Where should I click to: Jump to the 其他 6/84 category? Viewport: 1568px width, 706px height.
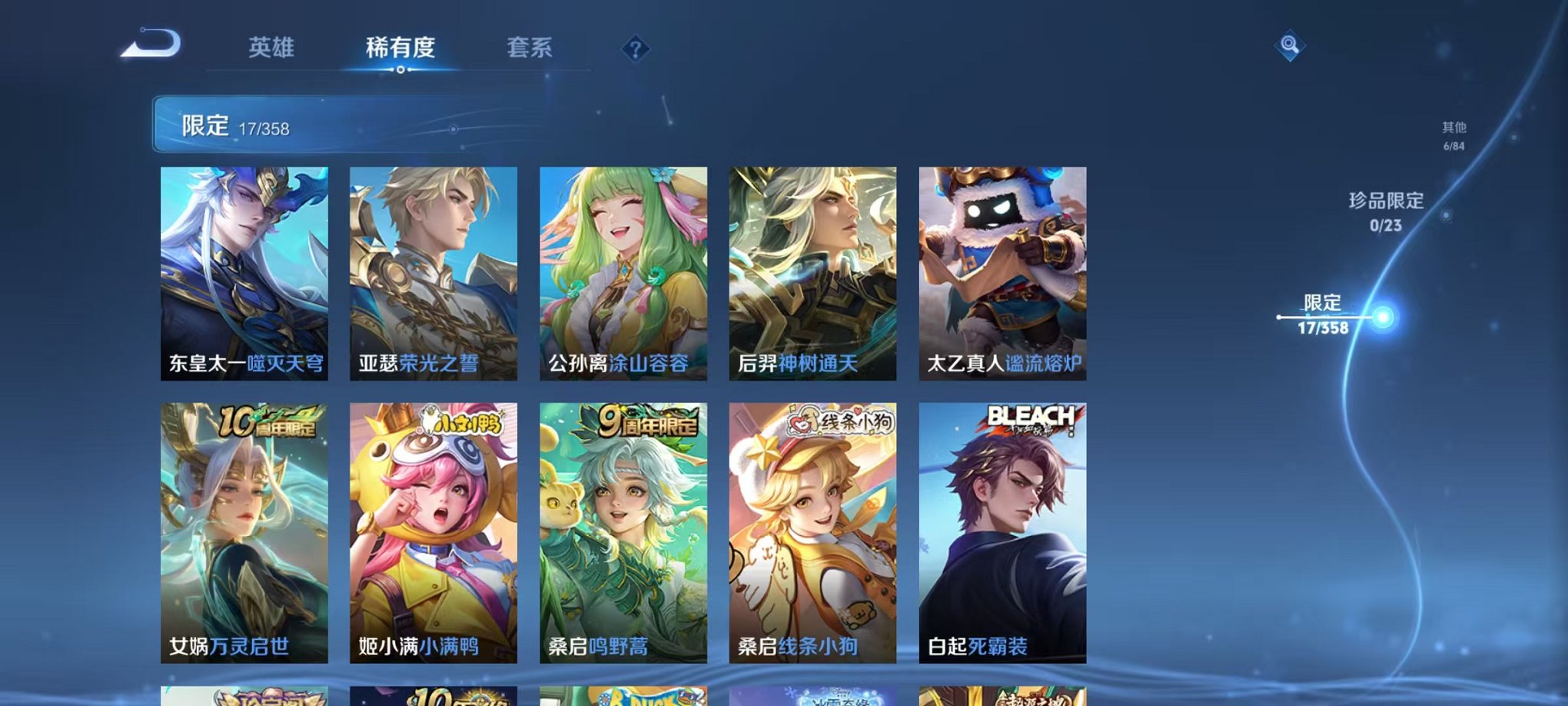click(1453, 135)
